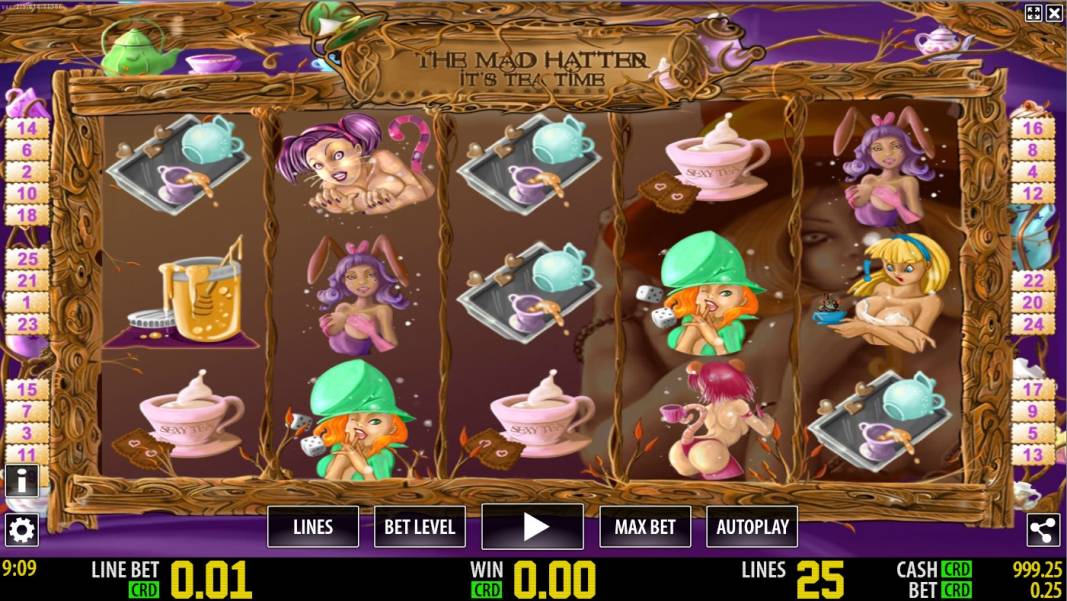1067x601 pixels.
Task: Start Autoplay mode
Action: tap(752, 526)
